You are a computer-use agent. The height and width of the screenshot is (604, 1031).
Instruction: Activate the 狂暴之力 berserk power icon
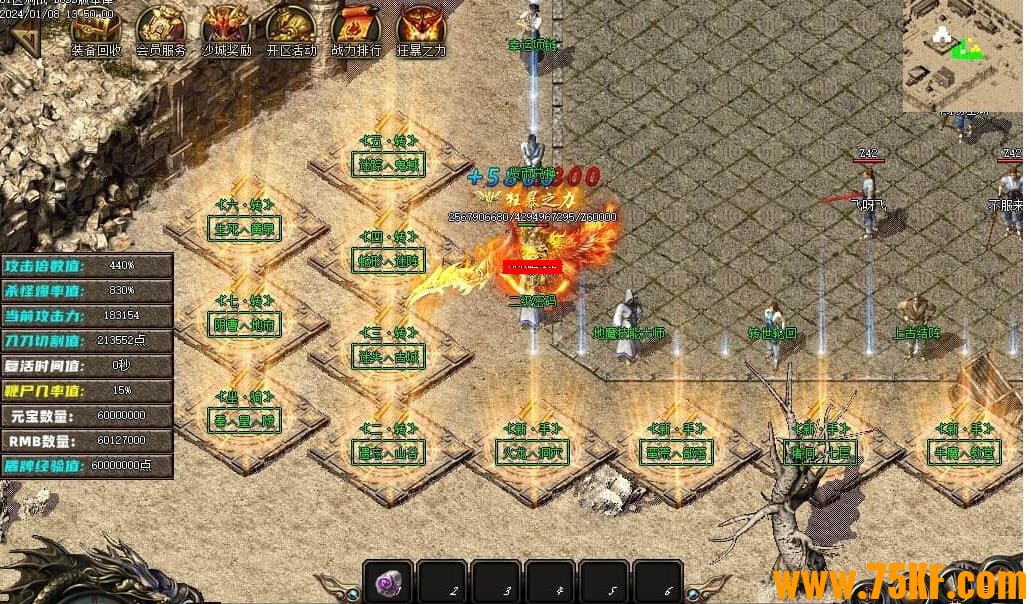point(421,29)
